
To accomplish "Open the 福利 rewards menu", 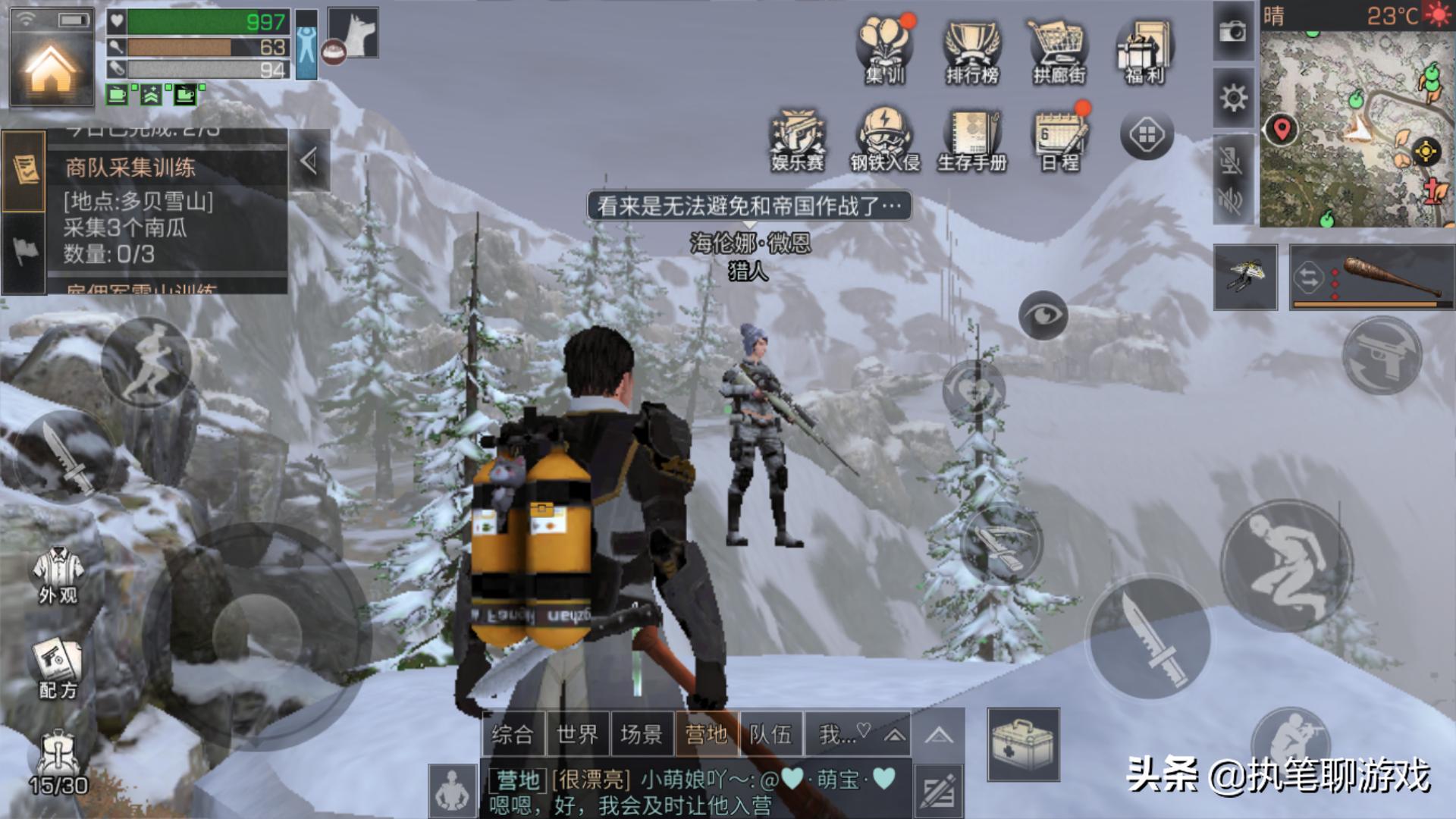I will click(1144, 50).
